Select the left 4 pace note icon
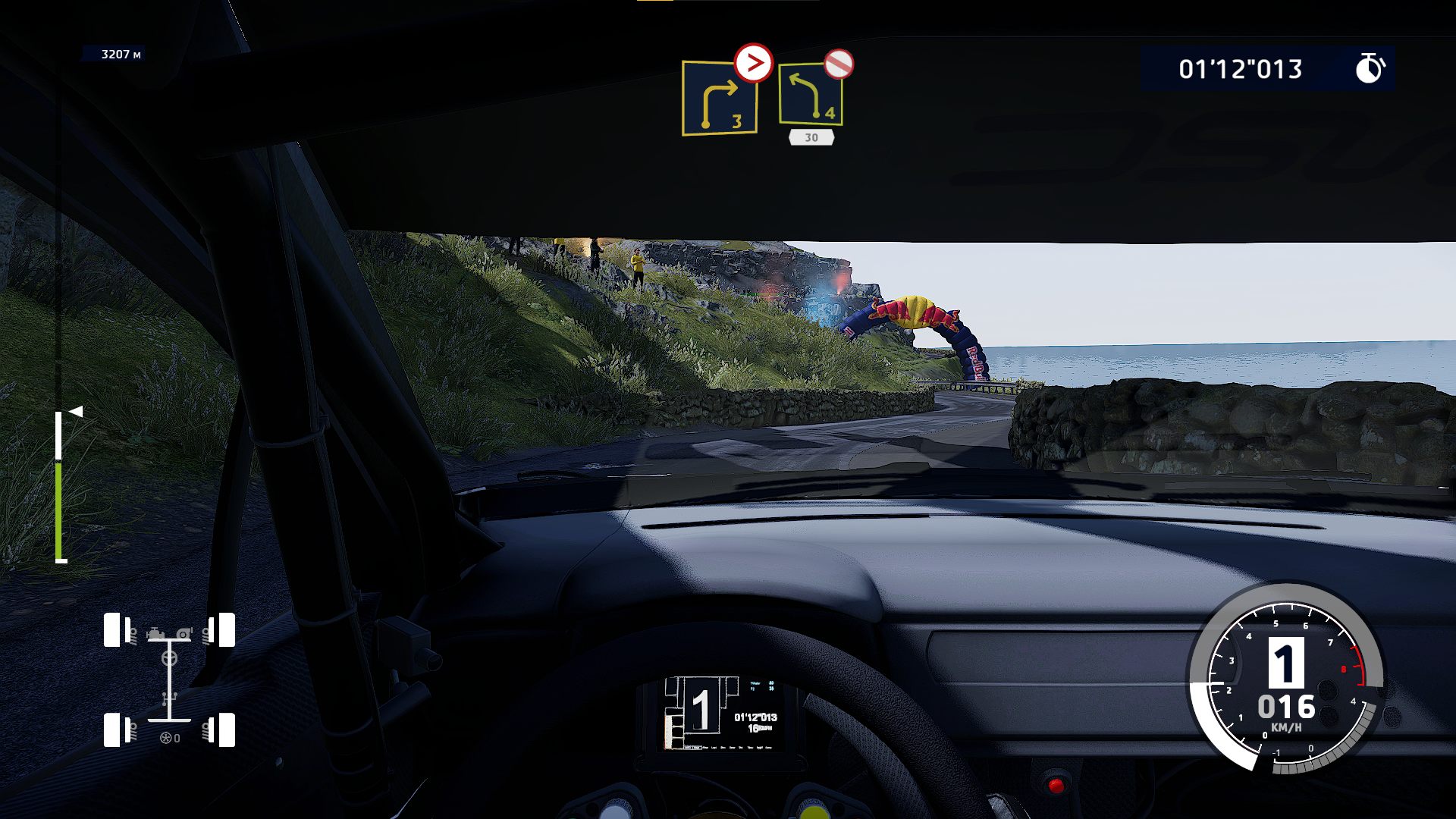Screen dimensions: 1456x819 point(810,96)
